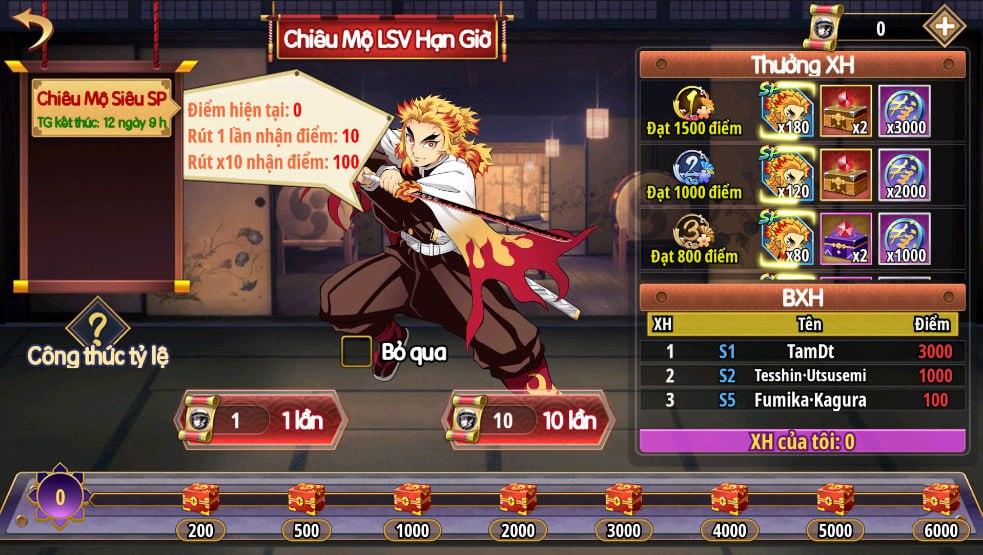The height and width of the screenshot is (555, 983).
Task: Toggle the Bỏ qua checkbox
Action: tap(357, 351)
